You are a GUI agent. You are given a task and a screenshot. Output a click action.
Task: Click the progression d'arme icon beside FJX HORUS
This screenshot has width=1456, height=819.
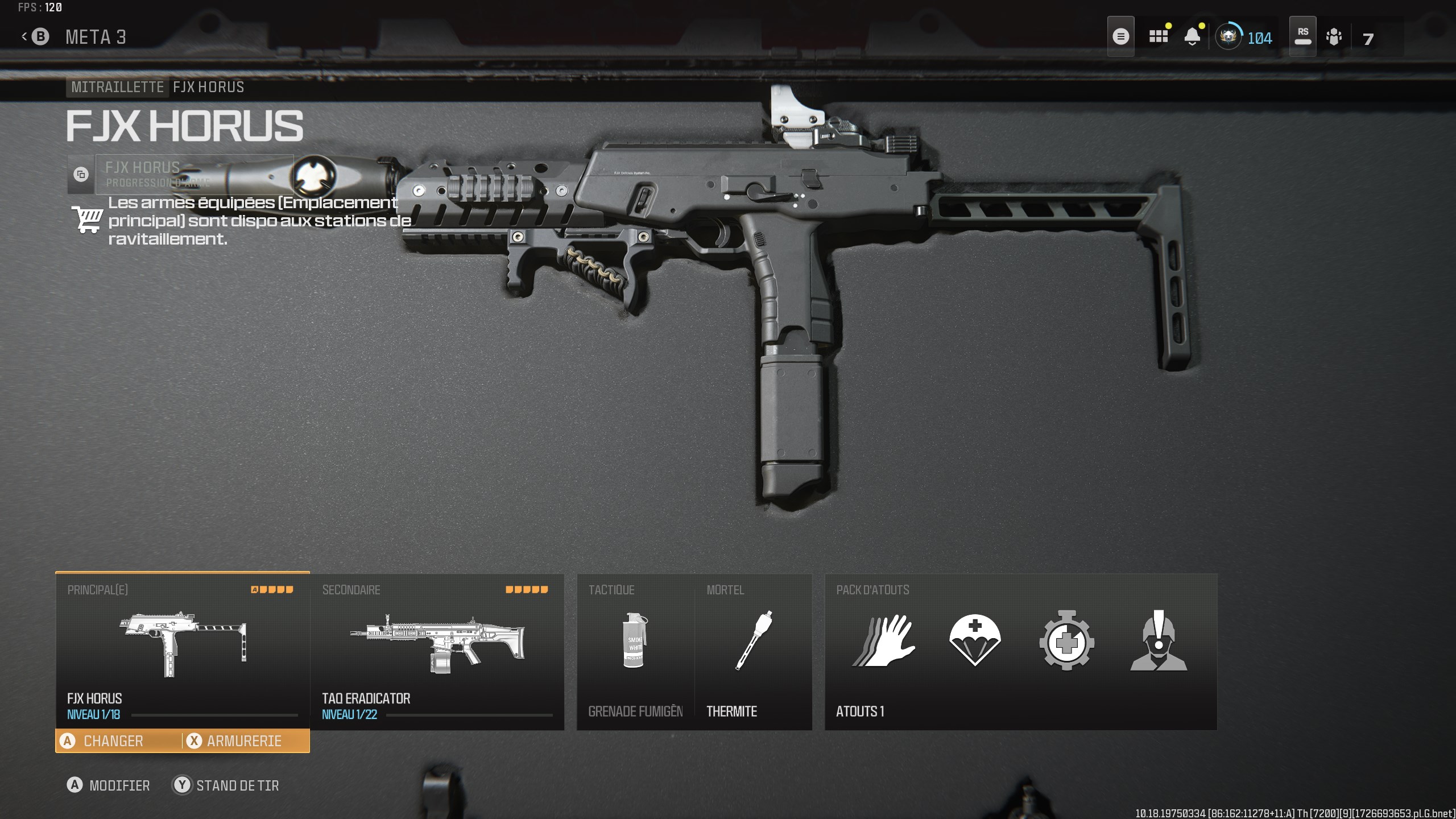[81, 175]
